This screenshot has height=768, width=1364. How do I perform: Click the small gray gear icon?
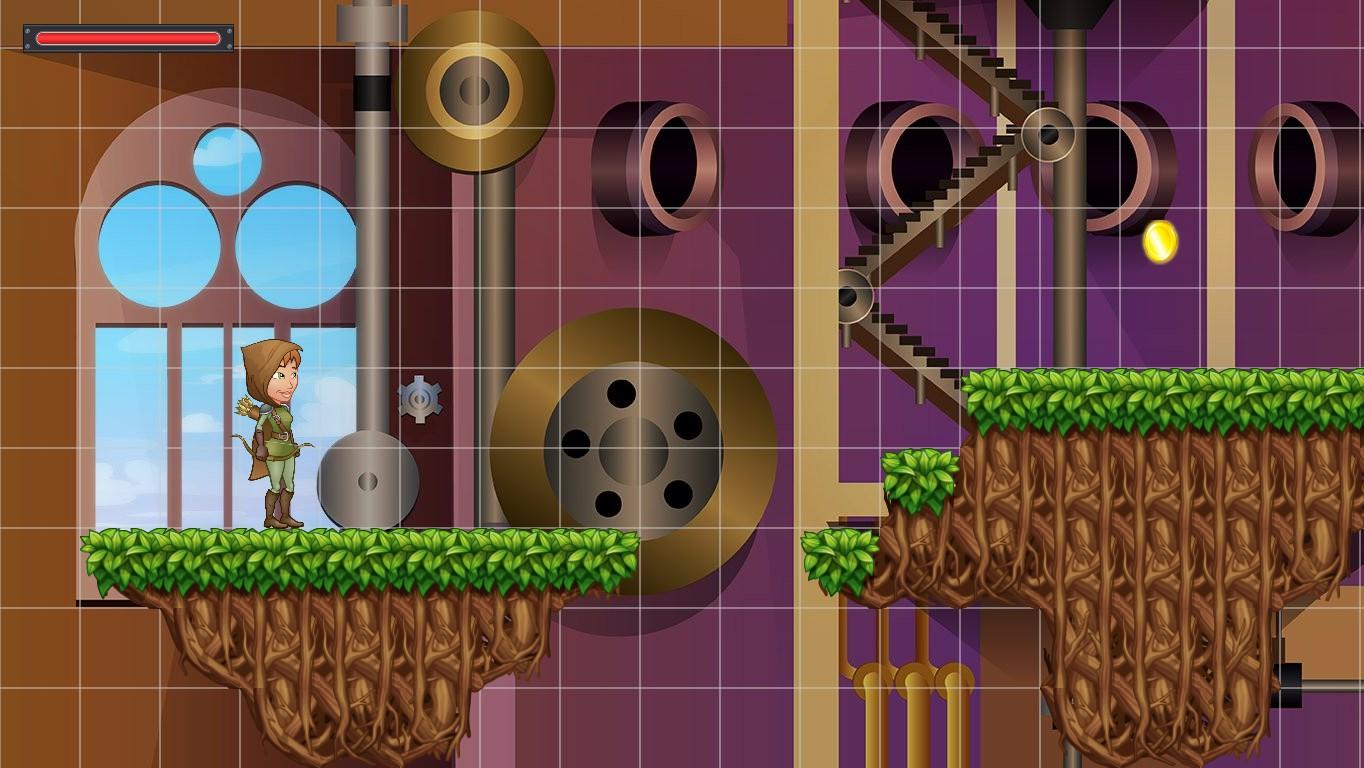point(419,399)
